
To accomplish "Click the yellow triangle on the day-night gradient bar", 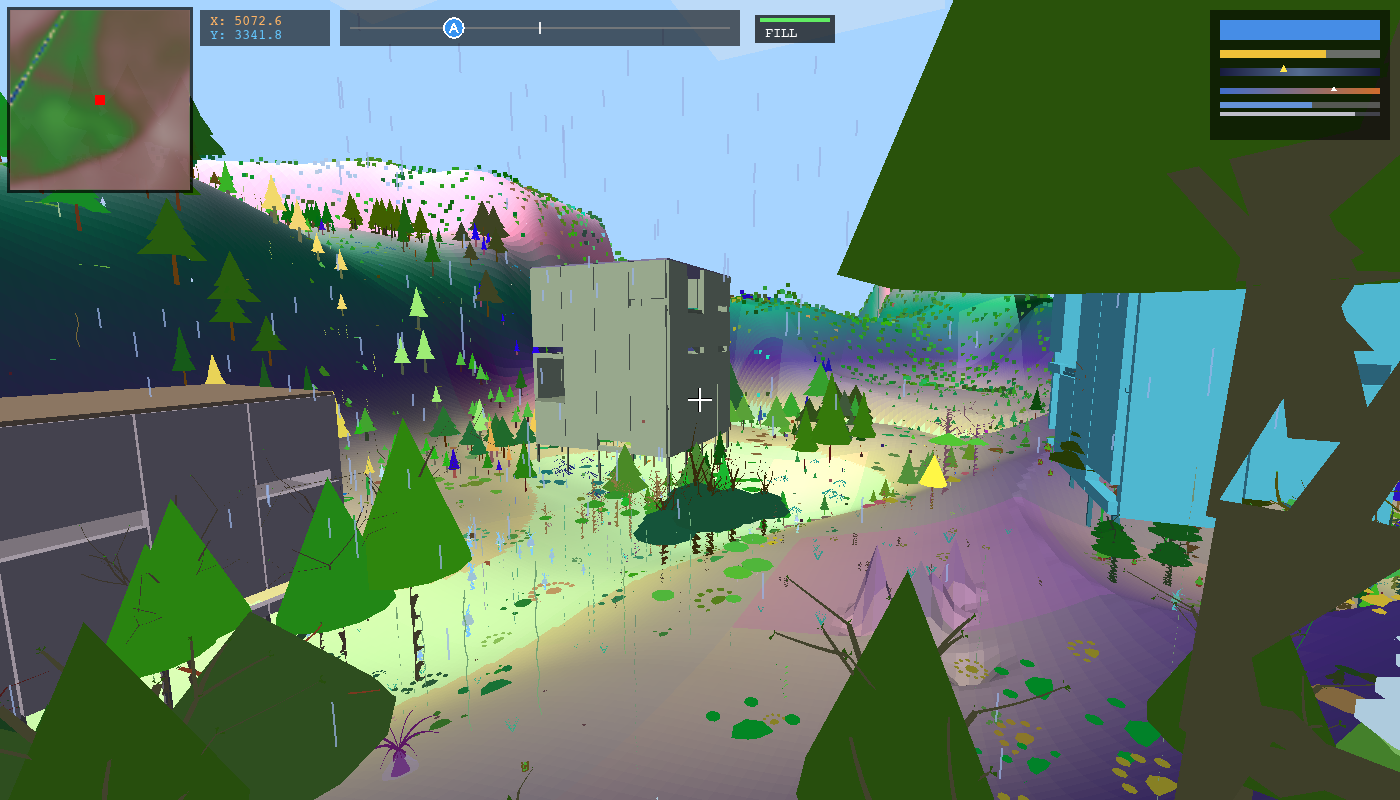I will [x=1283, y=70].
